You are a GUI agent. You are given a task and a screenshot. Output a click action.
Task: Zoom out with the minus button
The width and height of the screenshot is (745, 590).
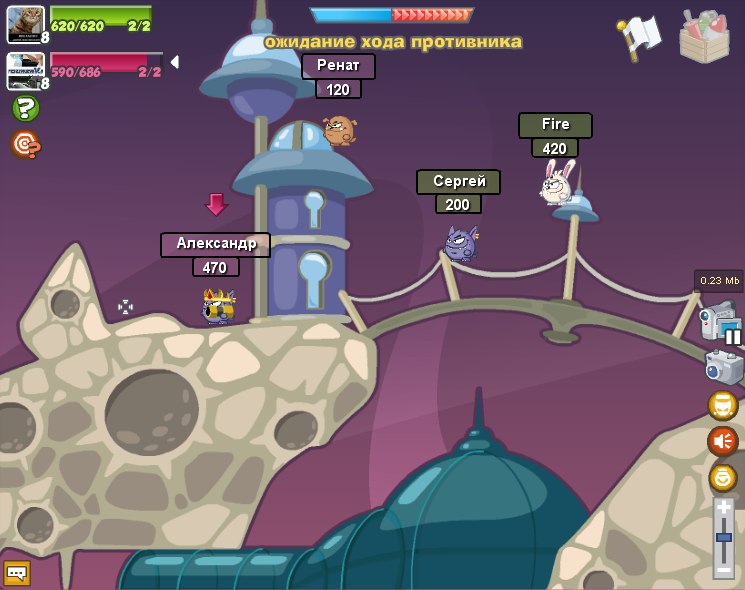[723, 569]
